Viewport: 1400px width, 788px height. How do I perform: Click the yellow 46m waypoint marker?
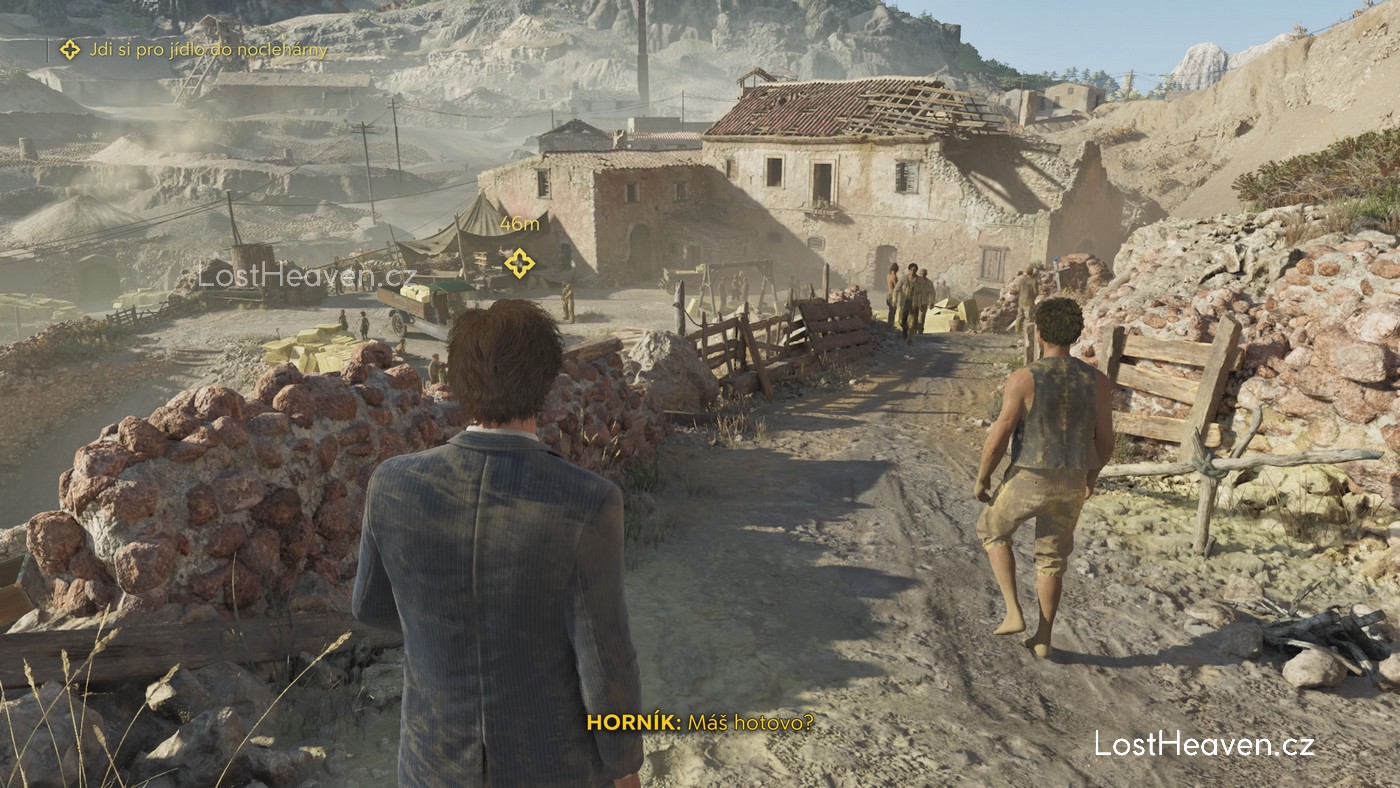pyautogui.click(x=519, y=263)
